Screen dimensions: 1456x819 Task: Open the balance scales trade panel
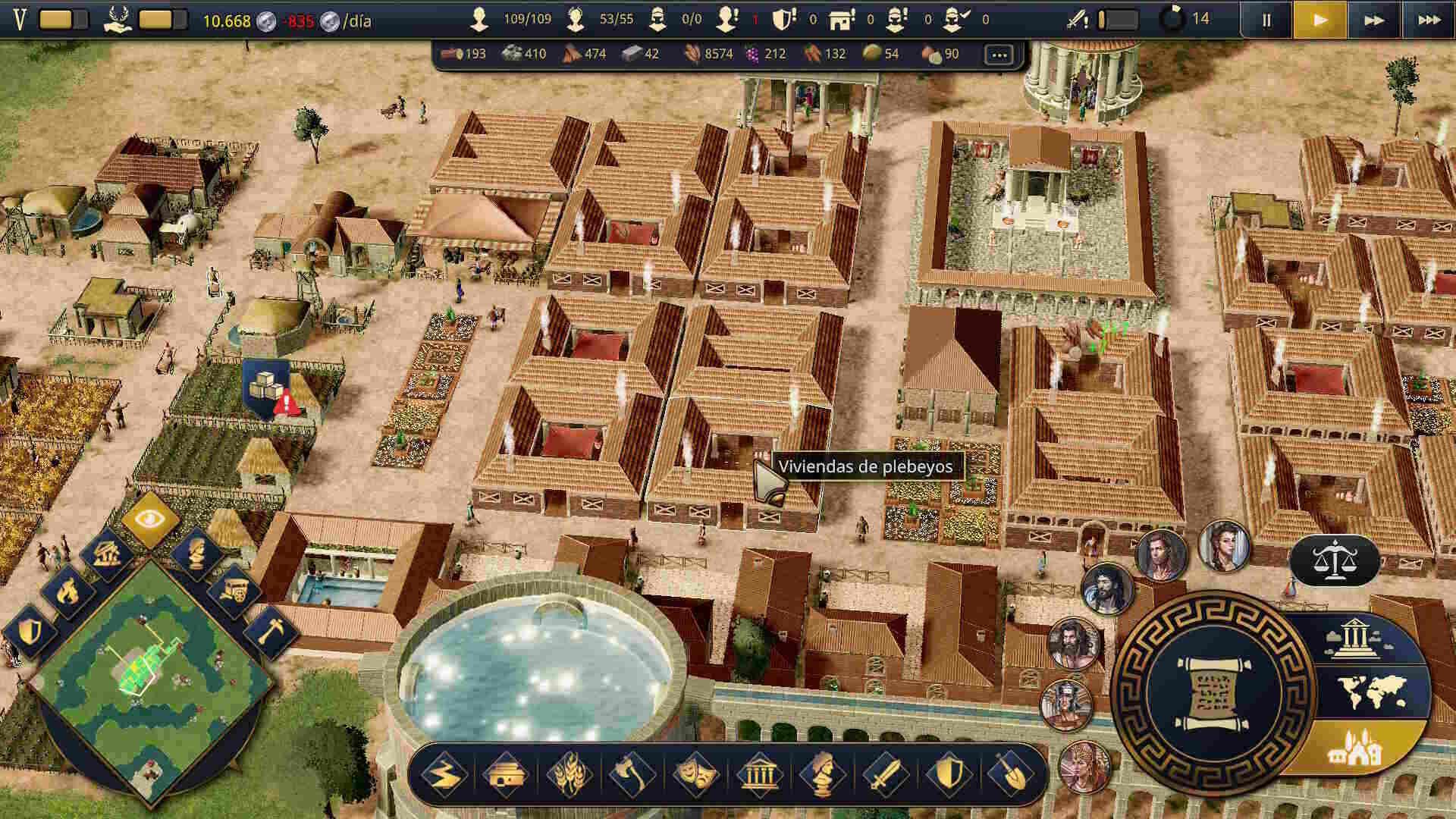[1333, 561]
